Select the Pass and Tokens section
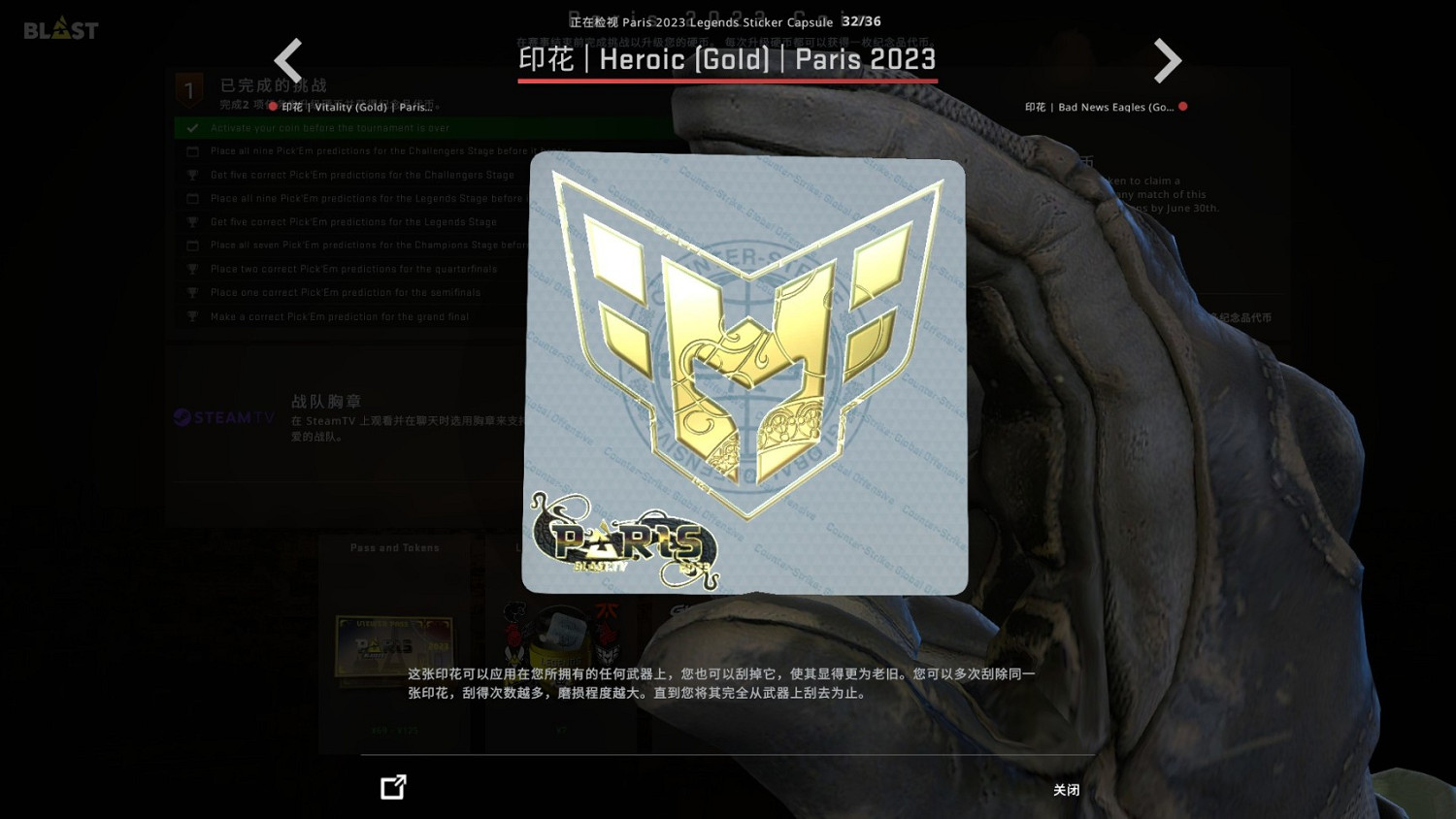Image resolution: width=1456 pixels, height=819 pixels. [x=394, y=547]
